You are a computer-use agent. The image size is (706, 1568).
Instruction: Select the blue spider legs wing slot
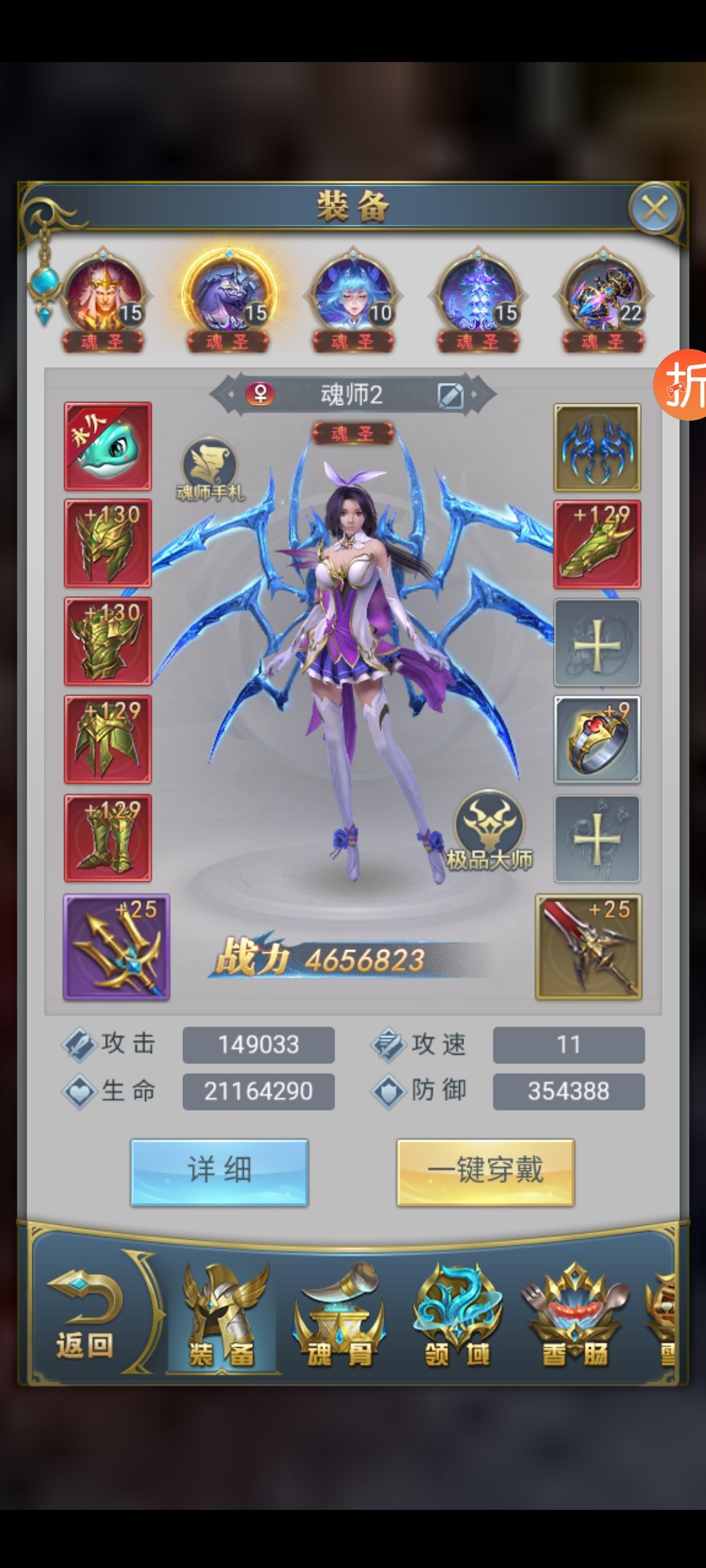click(597, 448)
